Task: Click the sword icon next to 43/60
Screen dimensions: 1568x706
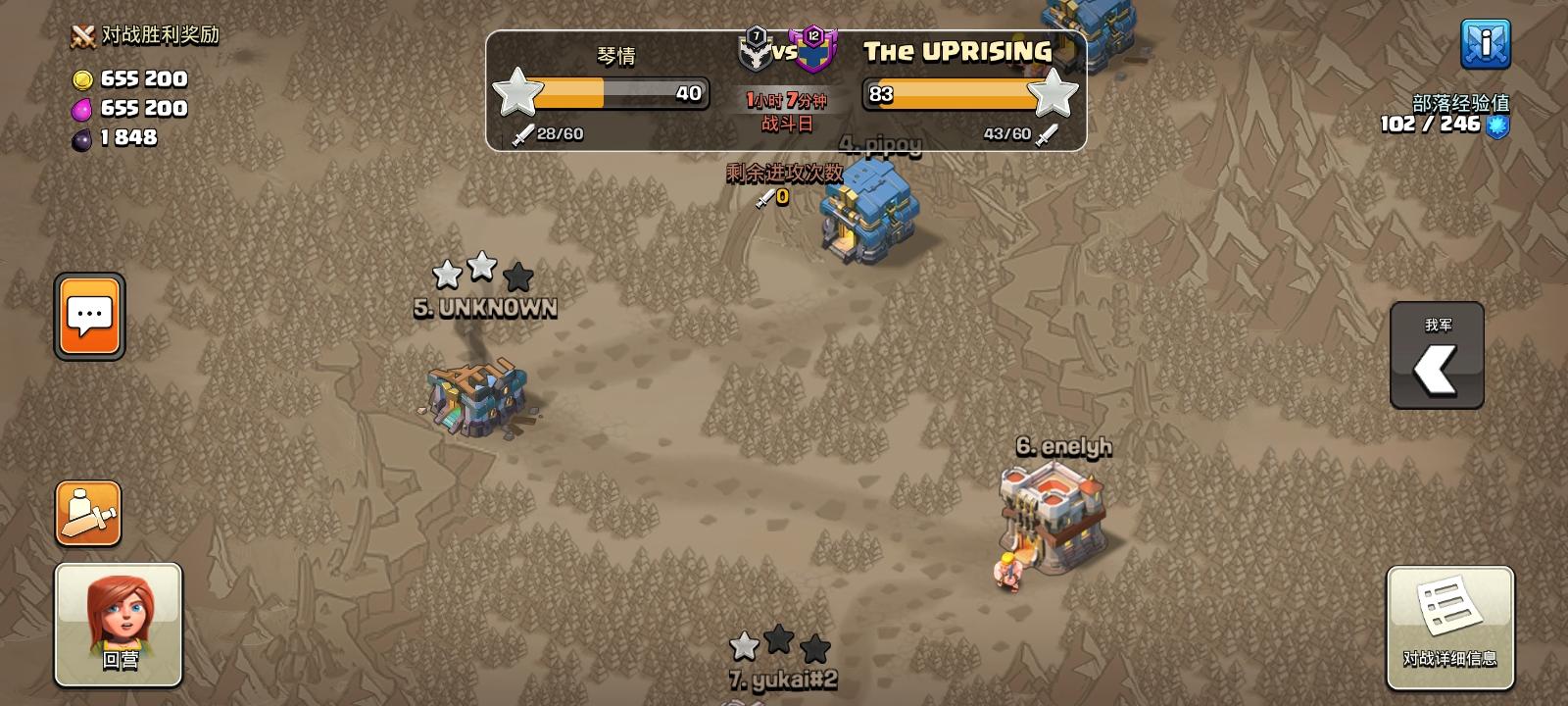Action: click(x=1047, y=134)
